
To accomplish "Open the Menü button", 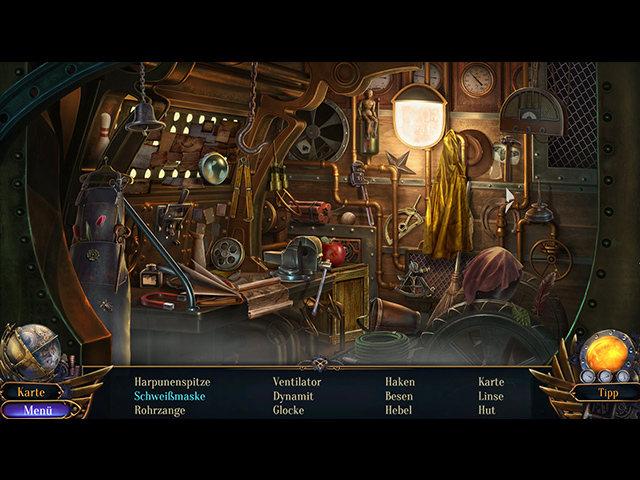I will [x=37, y=409].
